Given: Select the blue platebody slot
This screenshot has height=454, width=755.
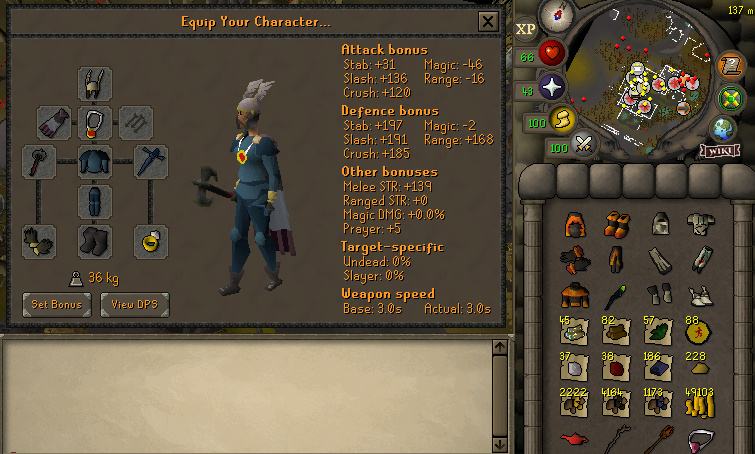Looking at the screenshot, I should 95,161.
